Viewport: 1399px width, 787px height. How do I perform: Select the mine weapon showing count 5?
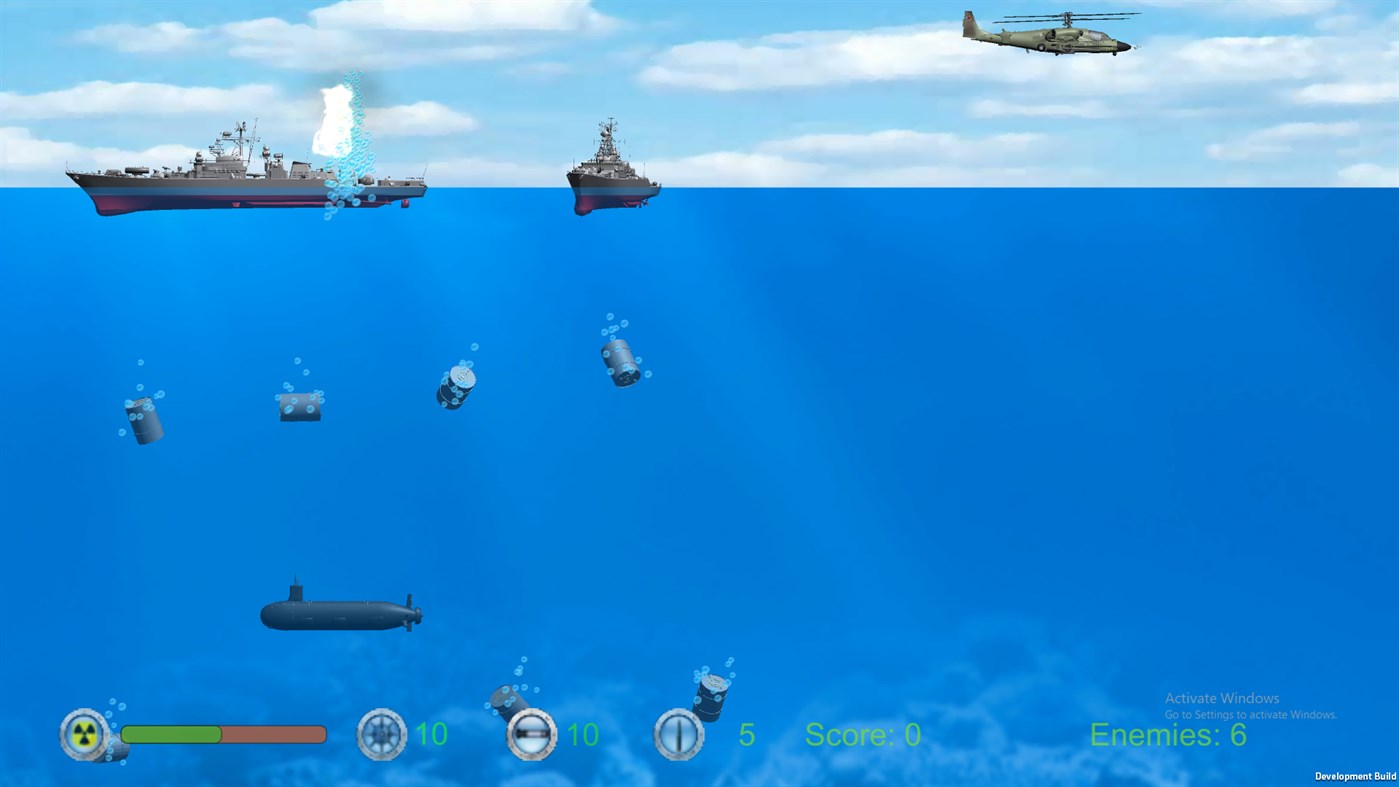679,735
